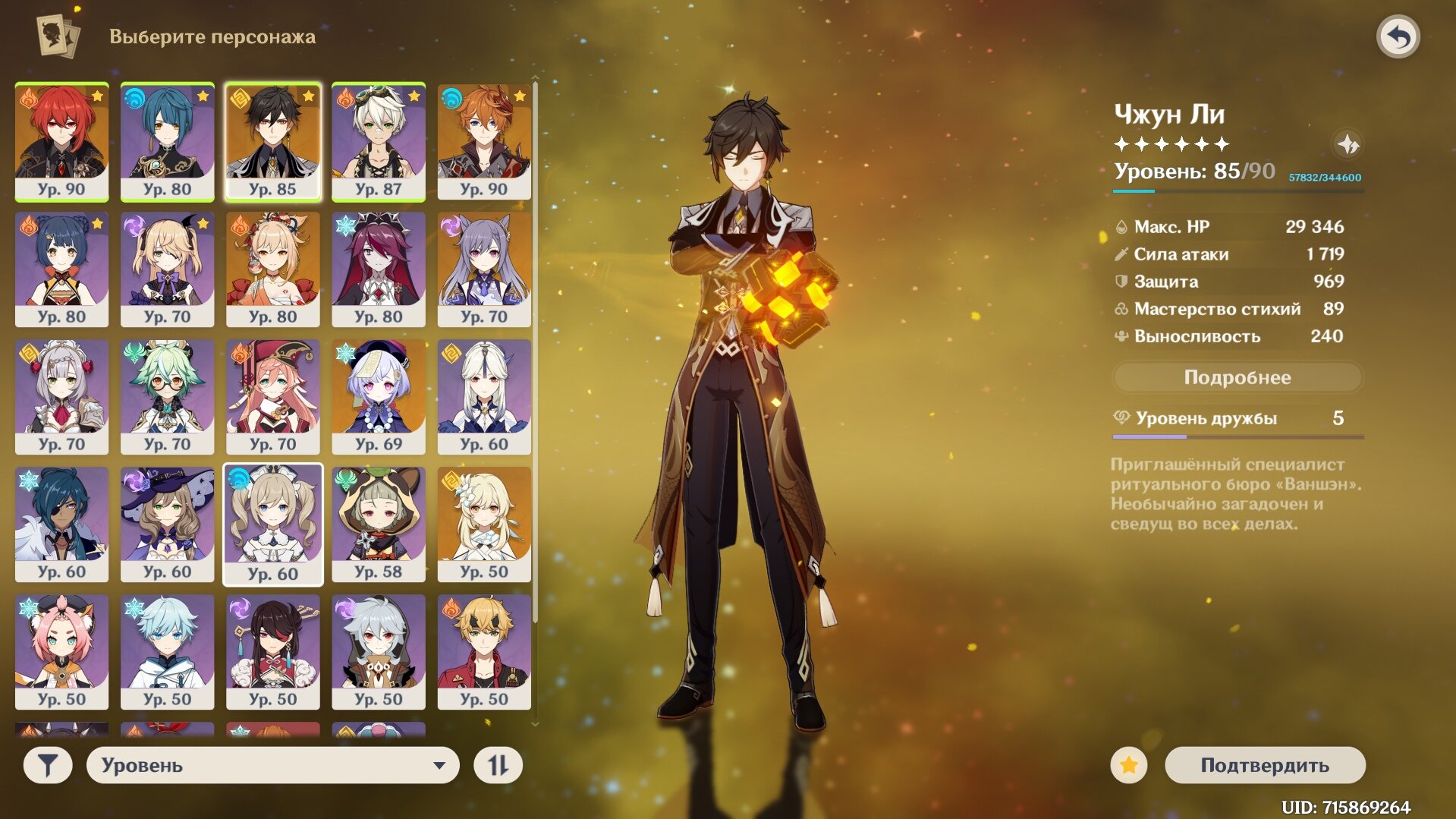
Task: Pick Diona's level 50 portrait
Action: click(61, 651)
